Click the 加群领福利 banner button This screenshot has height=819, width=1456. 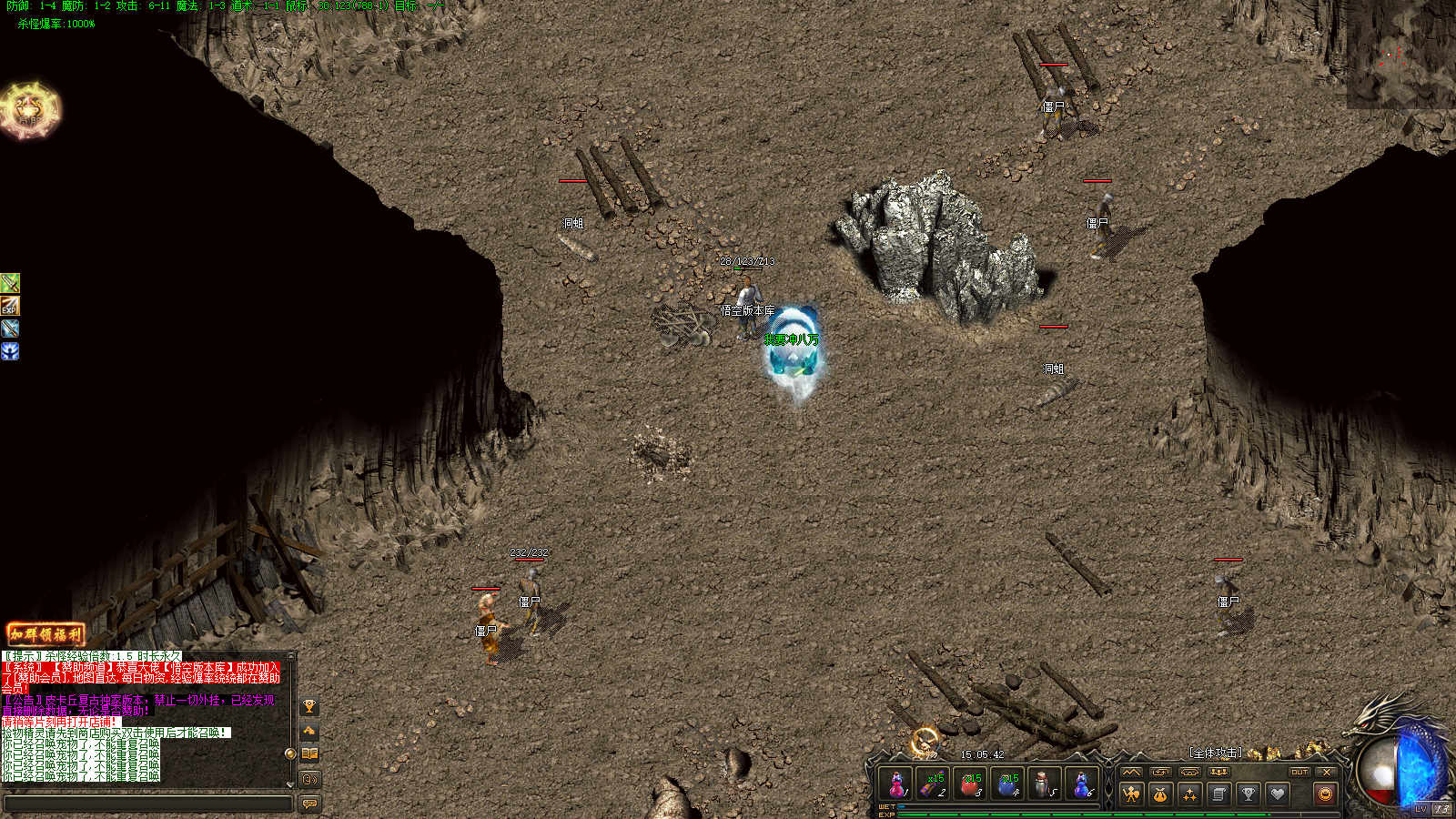[x=45, y=634]
